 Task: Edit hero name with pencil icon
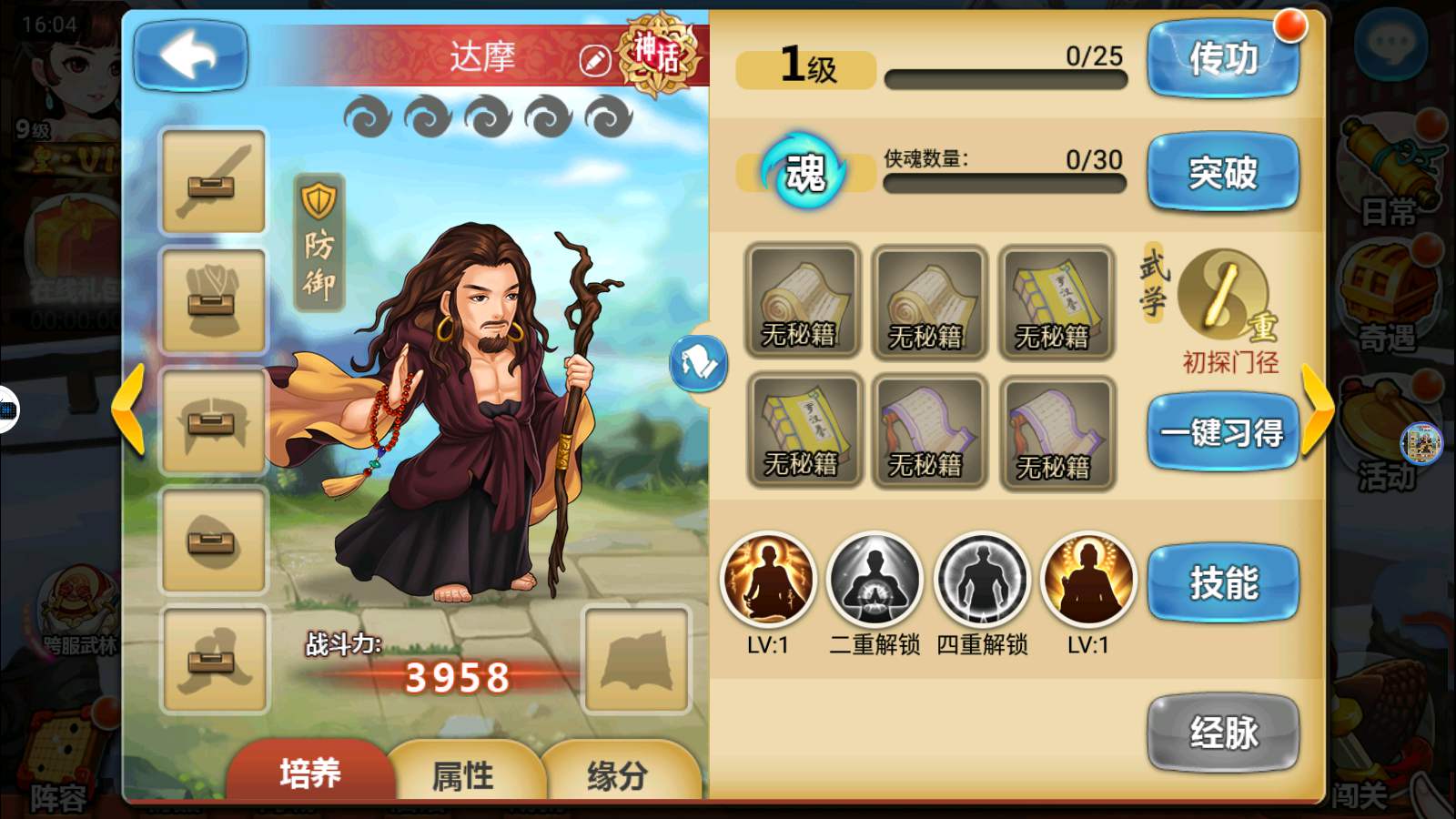tap(594, 61)
